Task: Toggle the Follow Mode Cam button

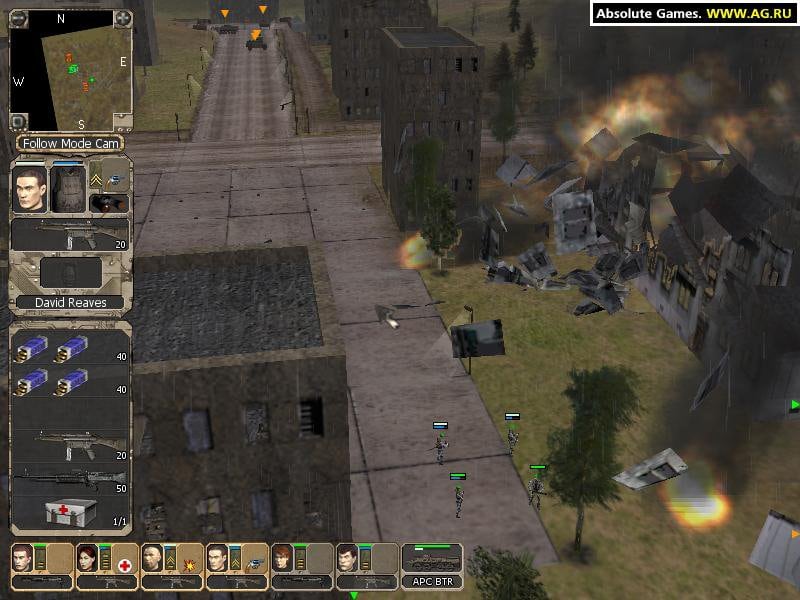Action: (71, 144)
